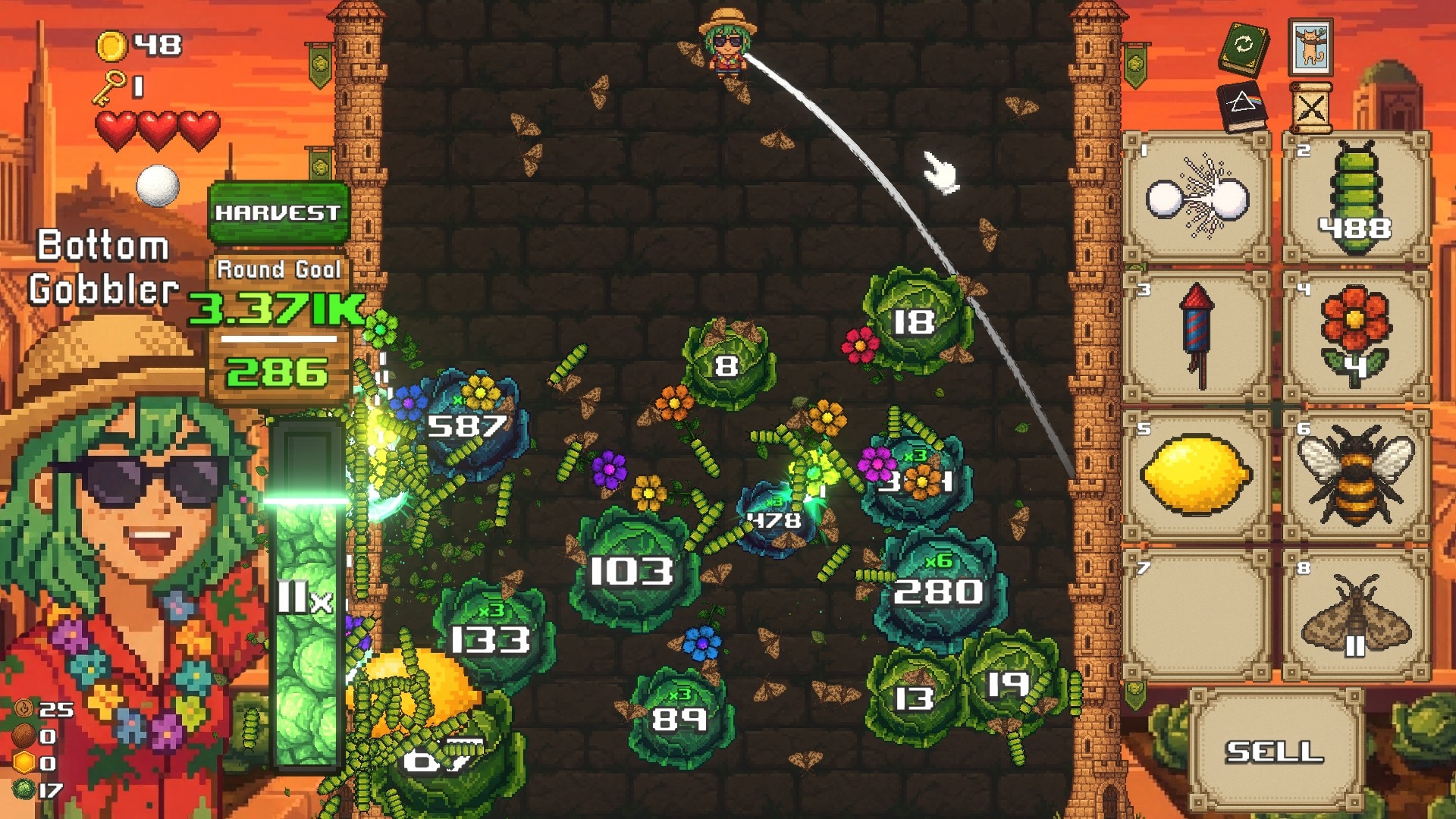Choose the moth item slot
Viewport: 1456px width, 819px height.
(1356, 615)
